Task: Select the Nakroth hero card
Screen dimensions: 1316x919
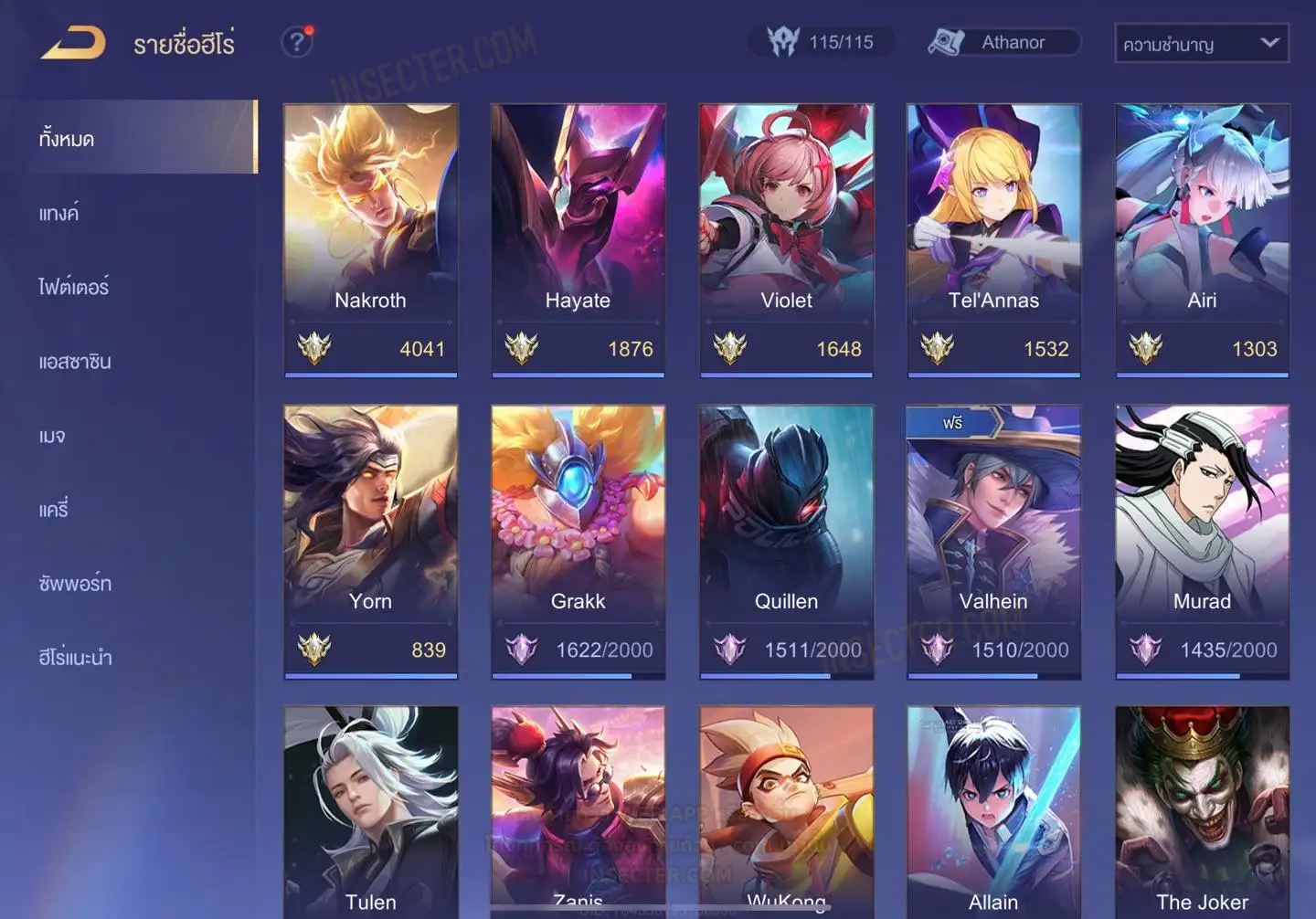Action: click(x=370, y=239)
